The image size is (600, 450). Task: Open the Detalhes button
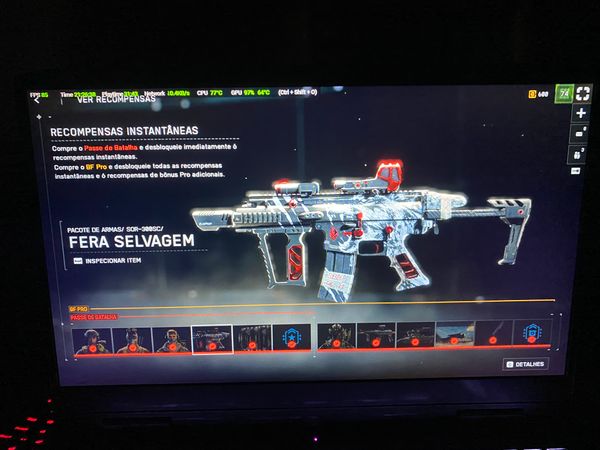tap(525, 364)
